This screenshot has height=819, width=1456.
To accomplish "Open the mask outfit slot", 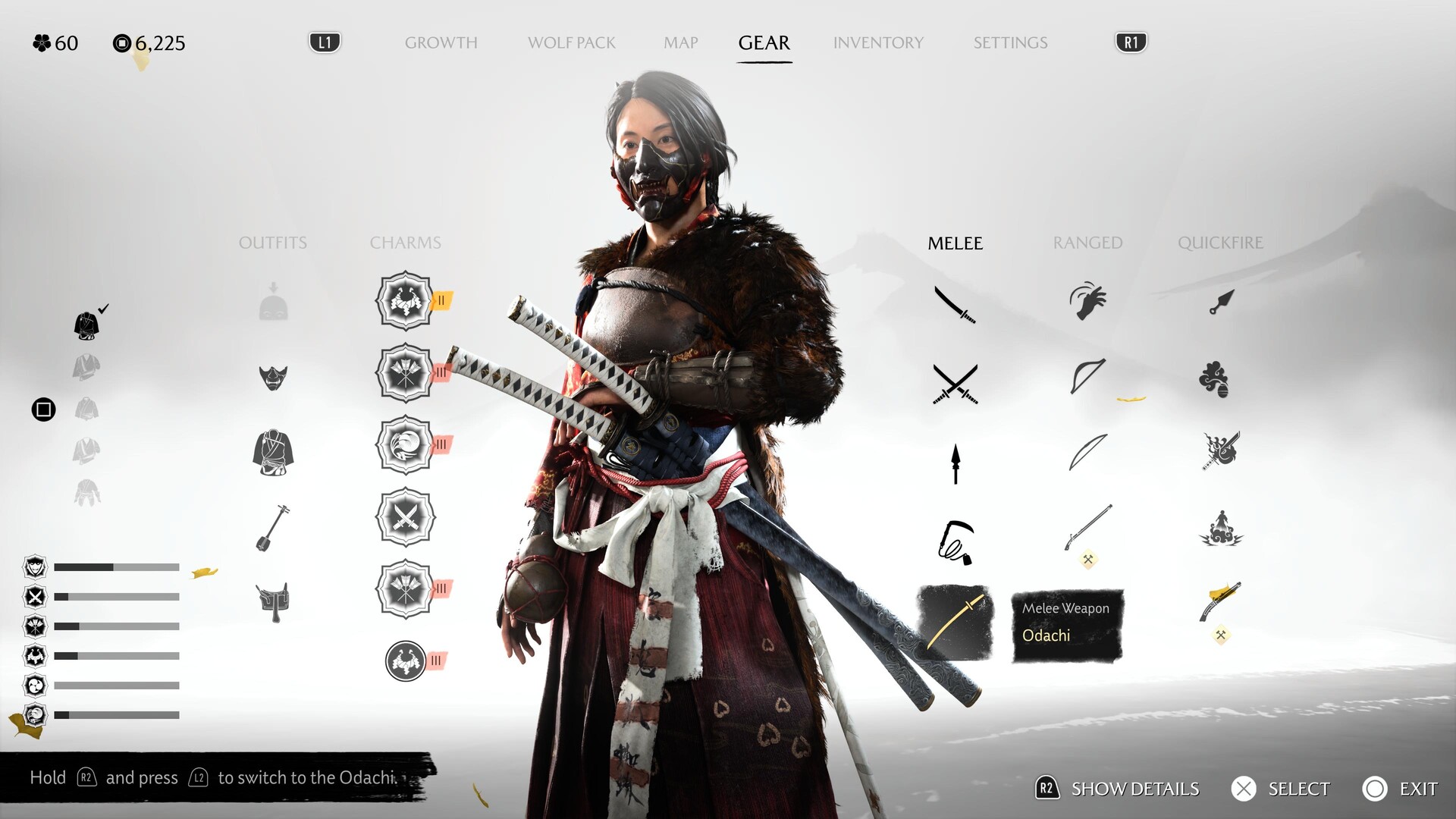I will click(273, 377).
